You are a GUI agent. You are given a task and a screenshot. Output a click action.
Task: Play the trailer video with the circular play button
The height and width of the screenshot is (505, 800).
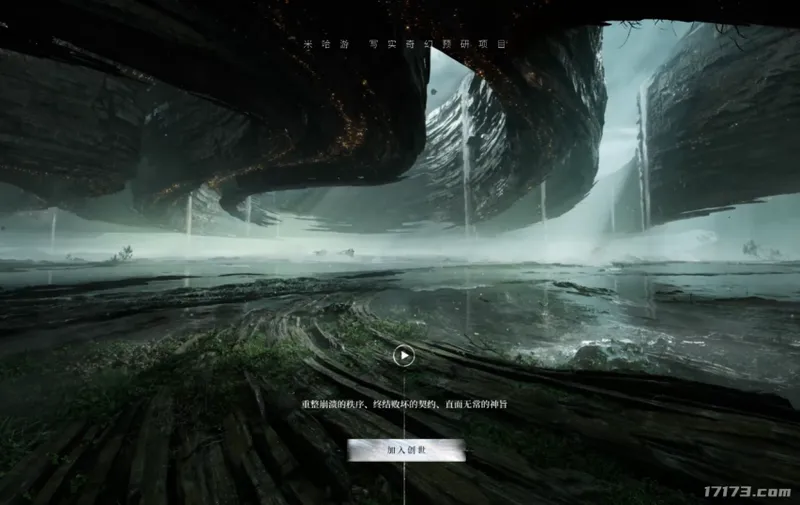pyautogui.click(x=403, y=354)
